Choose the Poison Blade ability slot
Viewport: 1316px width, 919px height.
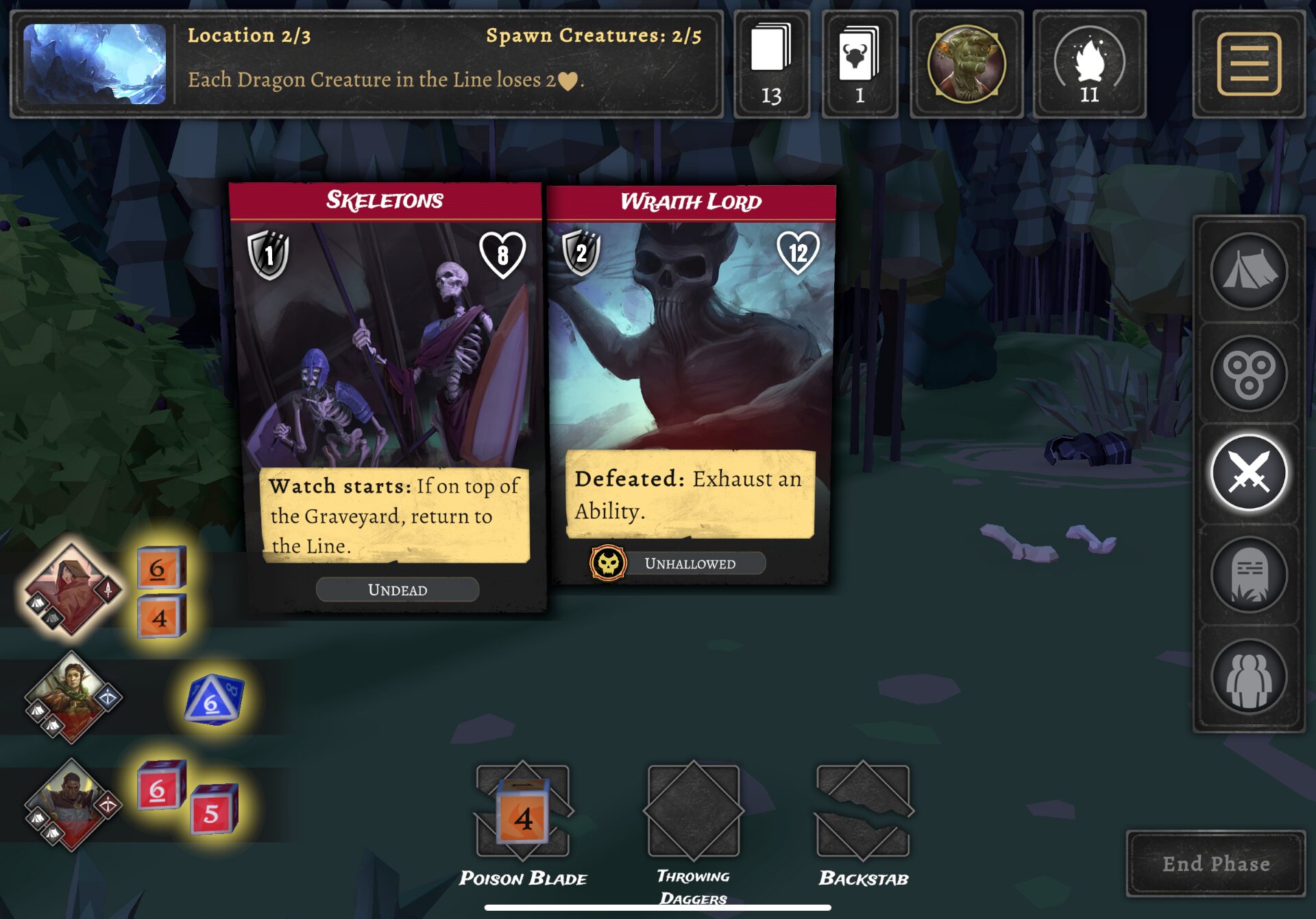tap(522, 813)
